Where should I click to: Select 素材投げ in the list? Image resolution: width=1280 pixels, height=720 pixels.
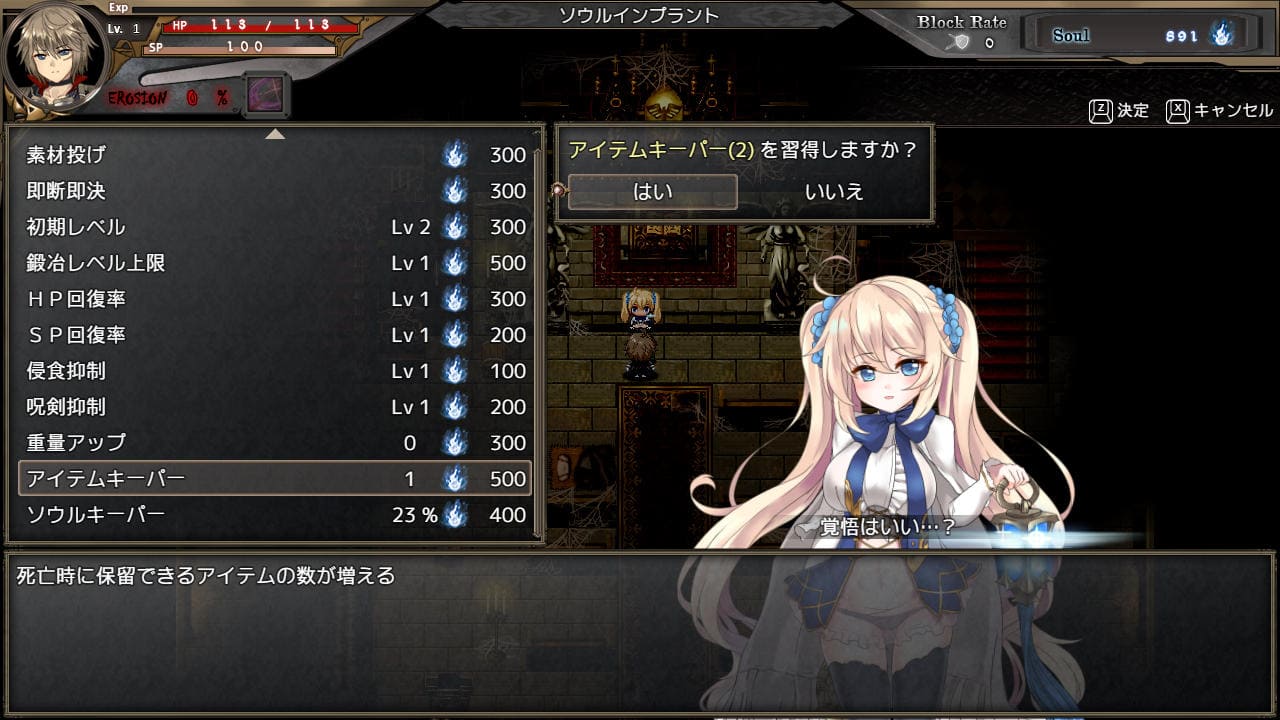(275, 155)
